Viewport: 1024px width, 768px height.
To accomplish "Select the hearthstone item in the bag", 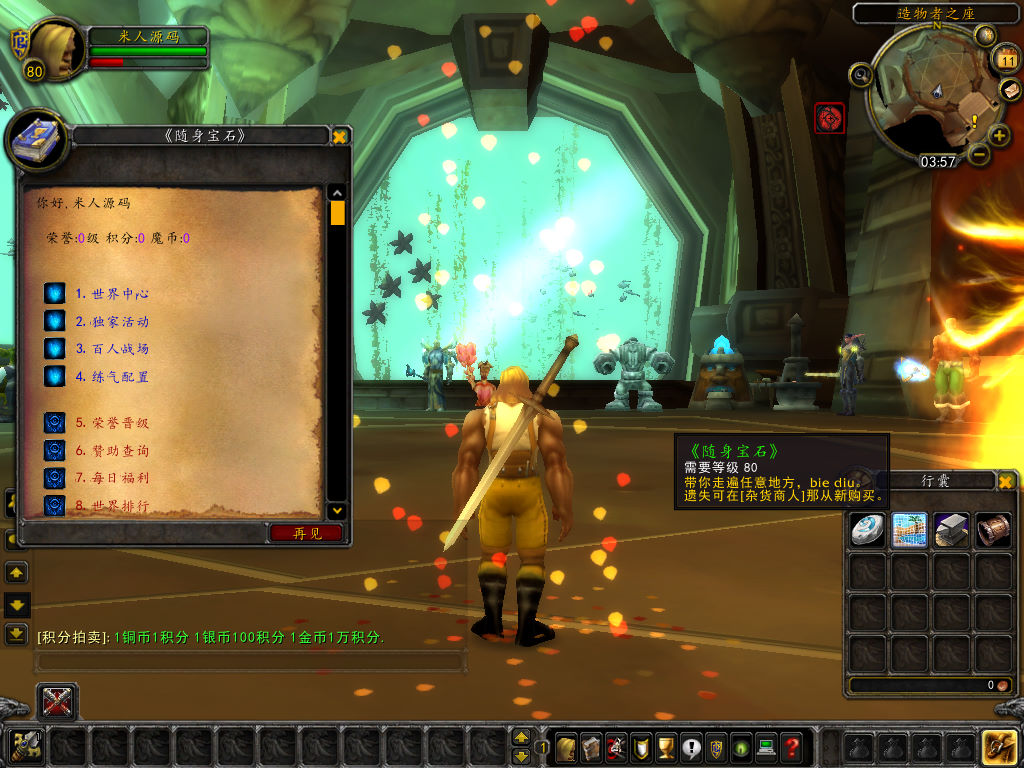I will pos(867,530).
